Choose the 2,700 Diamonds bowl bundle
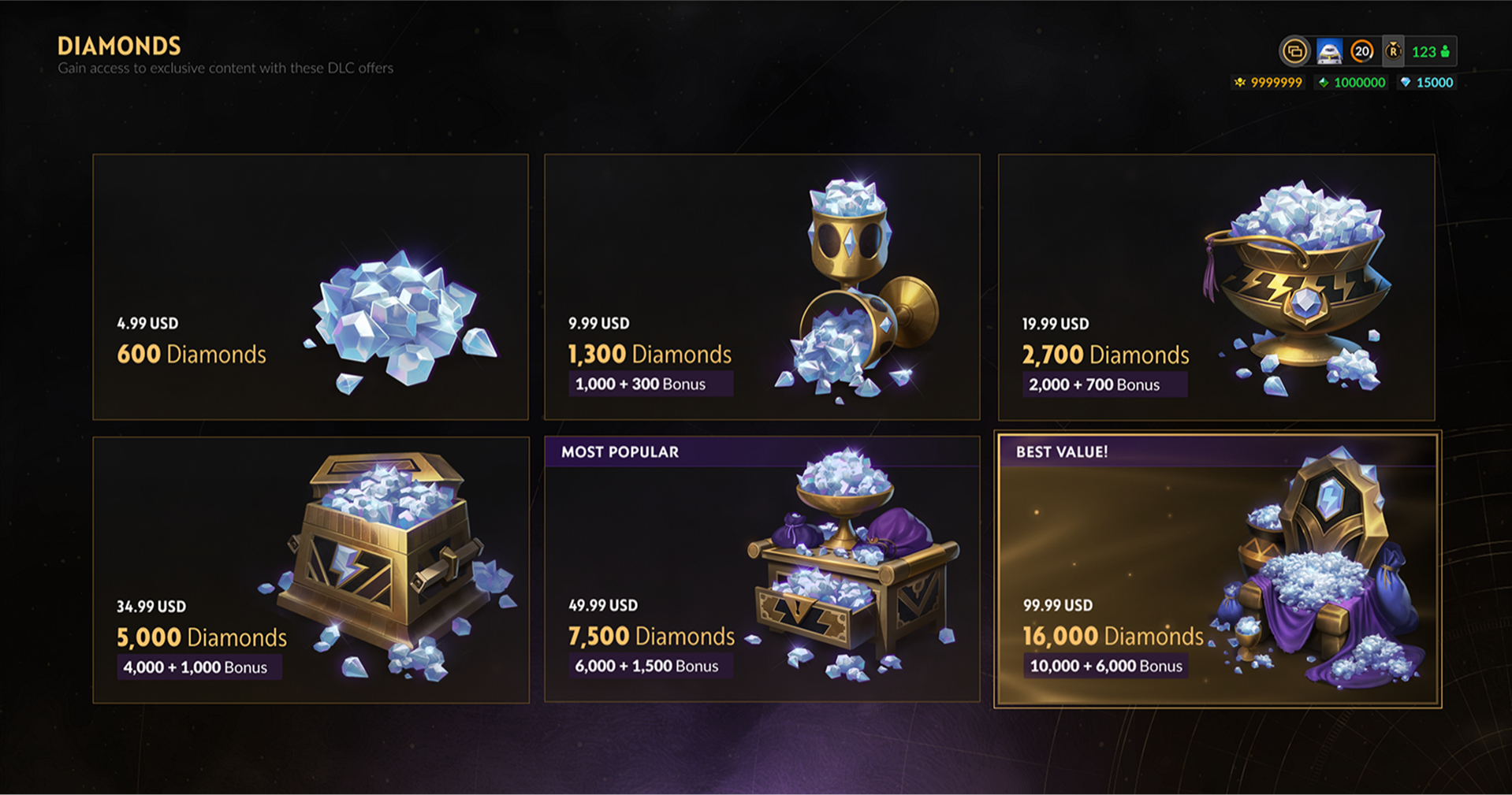This screenshot has width=1512, height=795. pos(1216,287)
